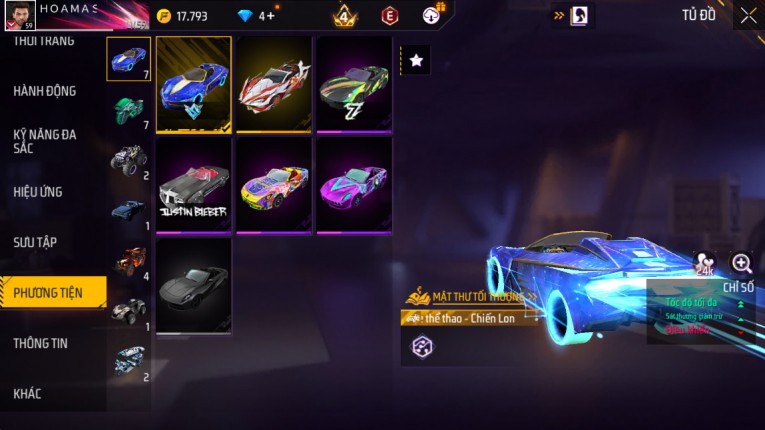Switch to the green motorbike vehicle type
Viewport: 765px width, 430px height.
tap(128, 109)
